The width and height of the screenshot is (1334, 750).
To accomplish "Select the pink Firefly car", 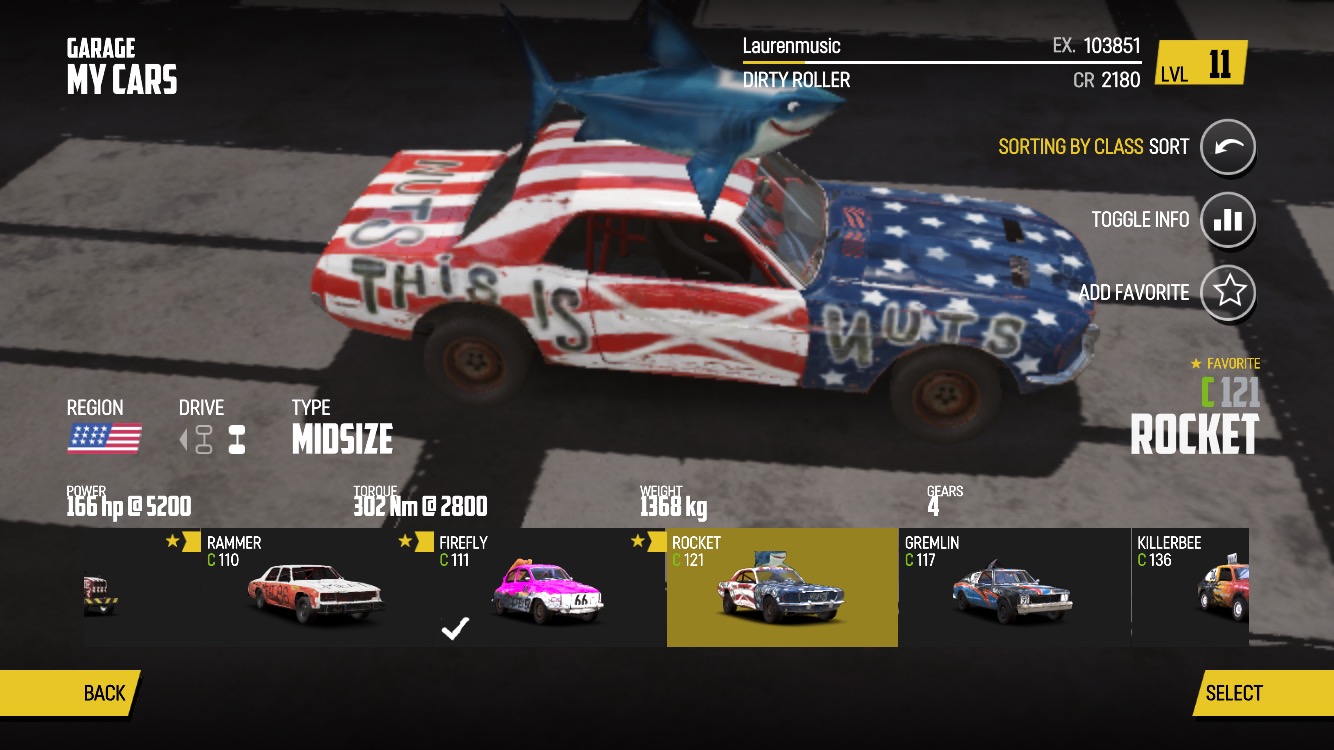I will [x=548, y=588].
